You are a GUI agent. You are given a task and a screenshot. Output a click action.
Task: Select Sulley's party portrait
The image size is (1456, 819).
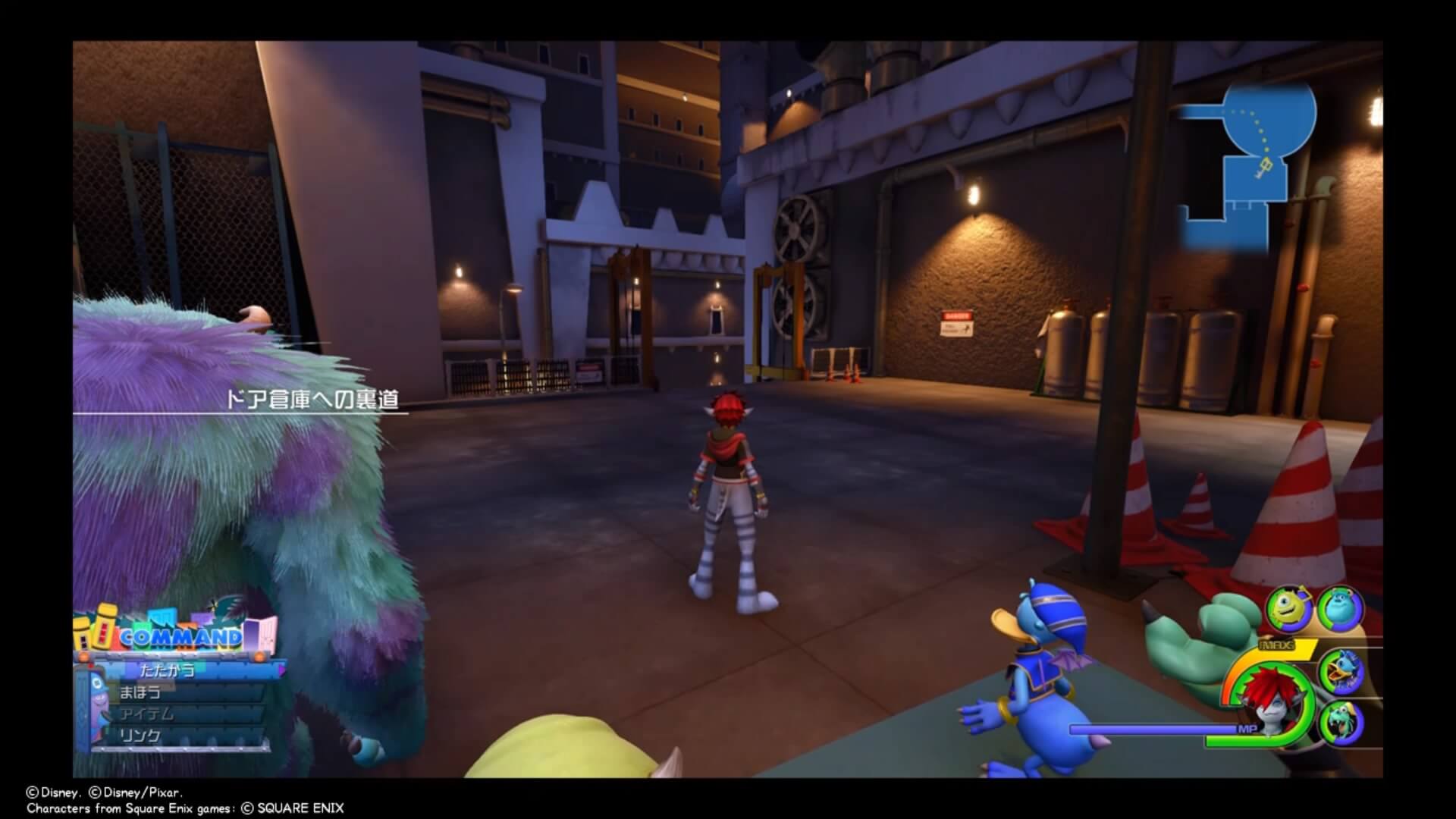point(1341,607)
